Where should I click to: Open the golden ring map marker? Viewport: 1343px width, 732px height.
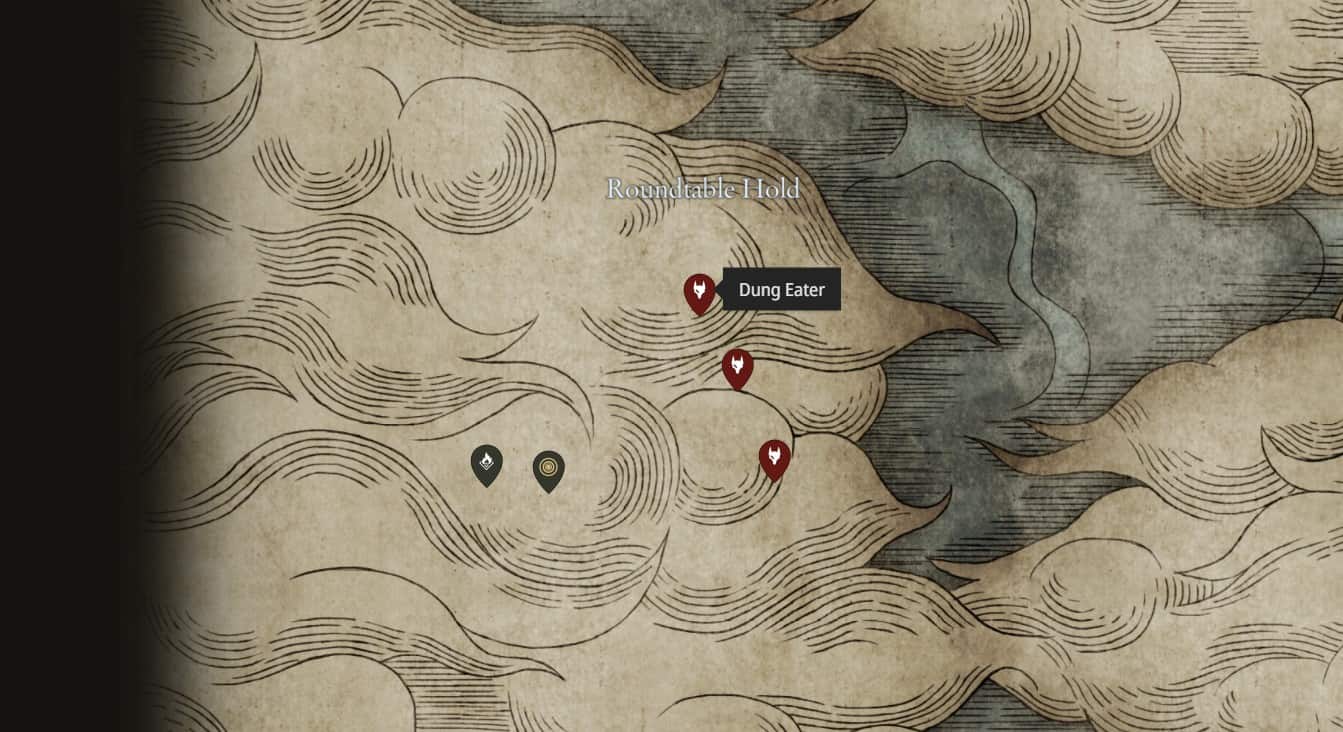tap(548, 470)
